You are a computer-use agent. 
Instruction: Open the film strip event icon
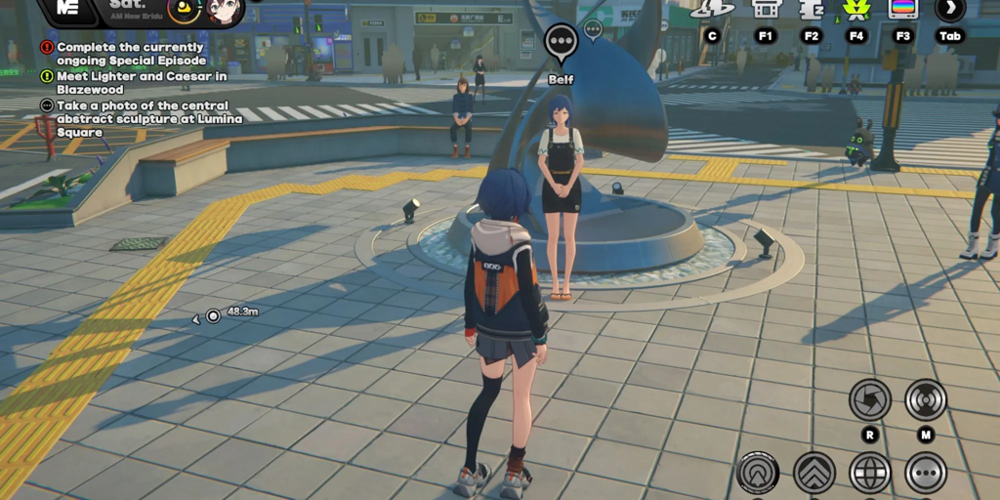point(766,9)
